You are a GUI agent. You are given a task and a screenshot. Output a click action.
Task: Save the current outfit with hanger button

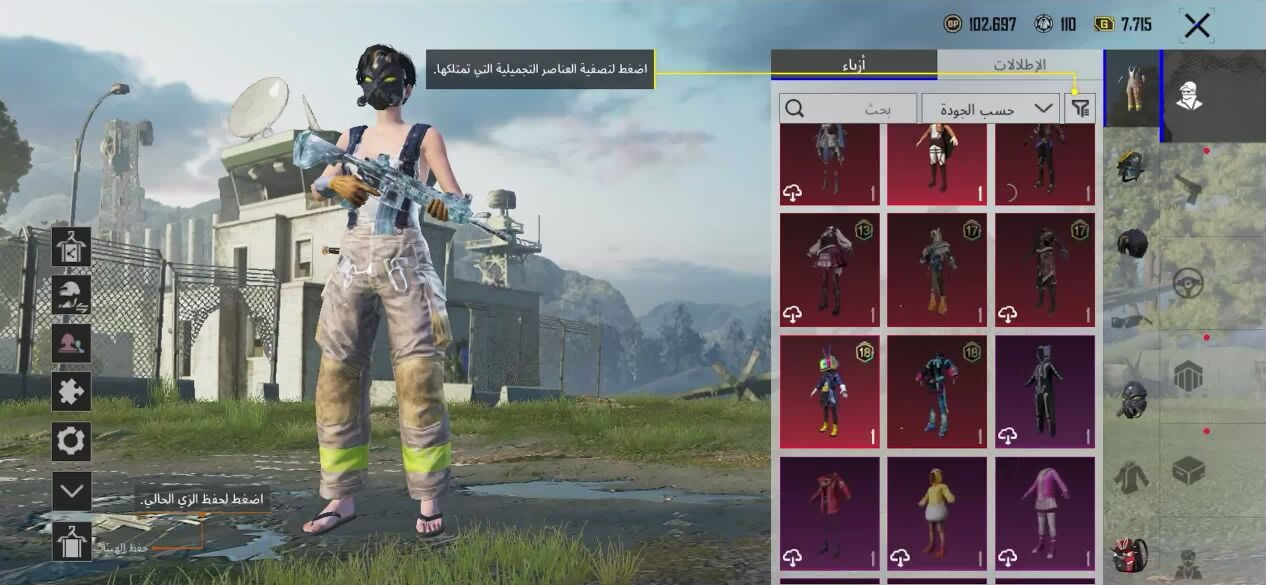72,541
